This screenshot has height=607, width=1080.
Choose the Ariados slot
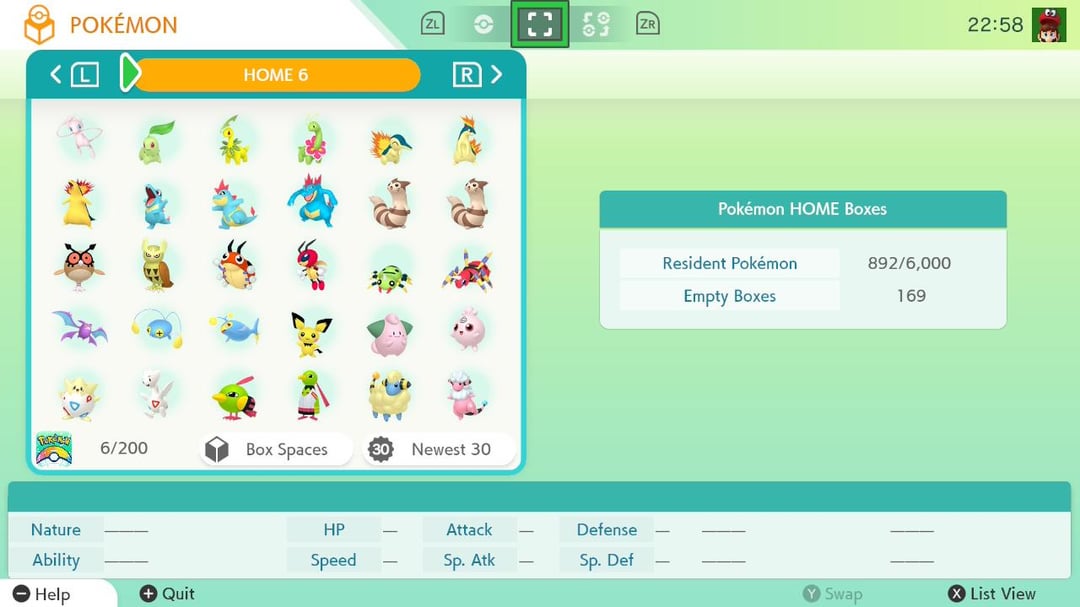467,267
